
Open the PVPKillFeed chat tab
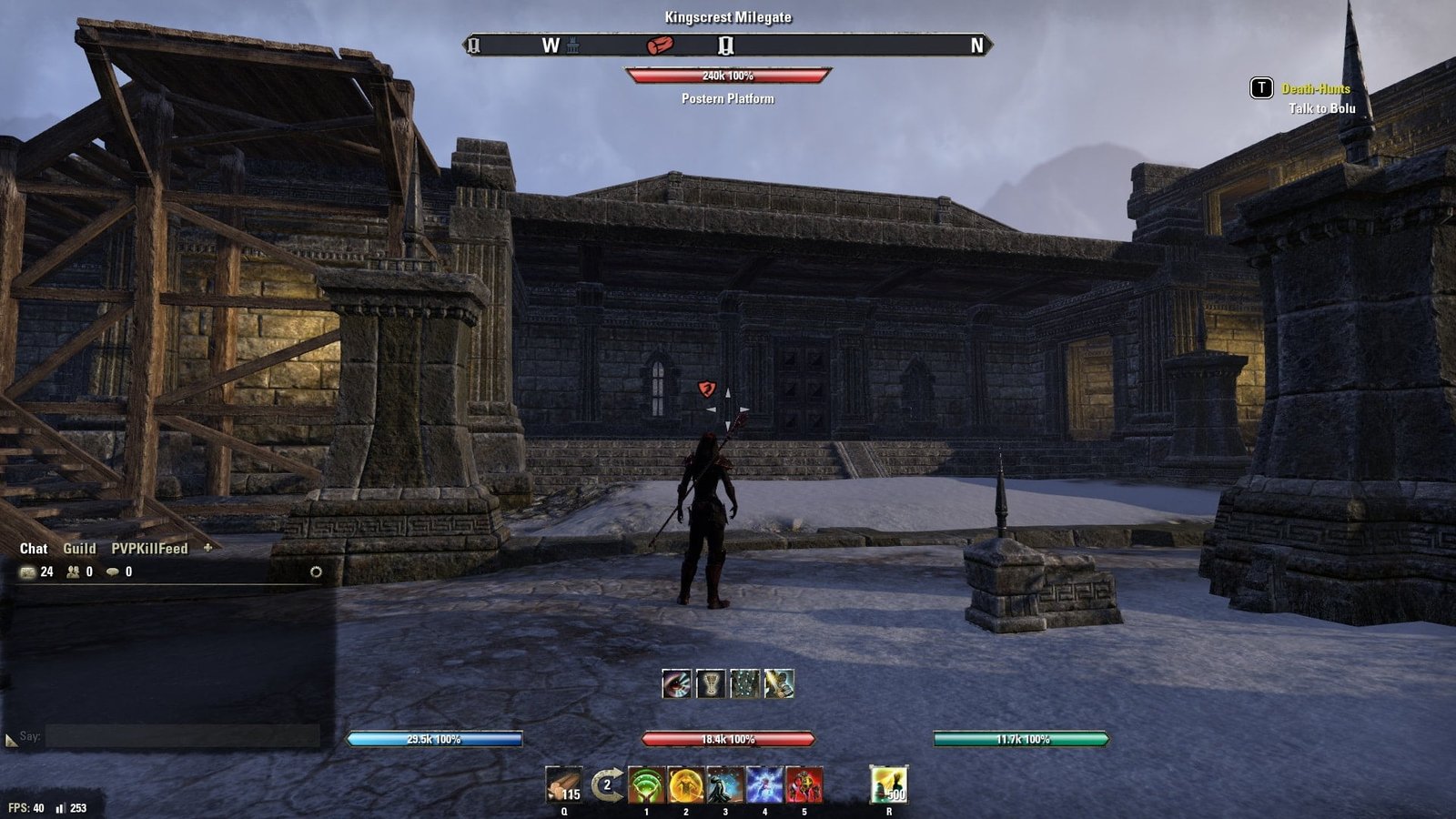coord(149,549)
